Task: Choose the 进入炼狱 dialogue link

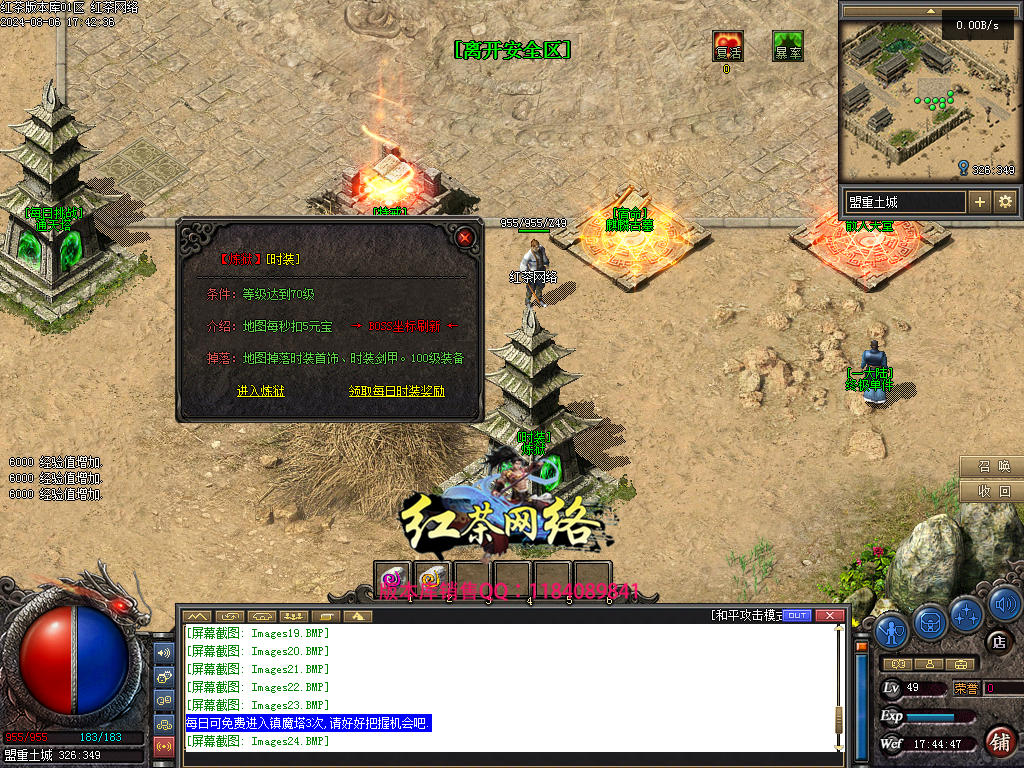Action: (261, 391)
